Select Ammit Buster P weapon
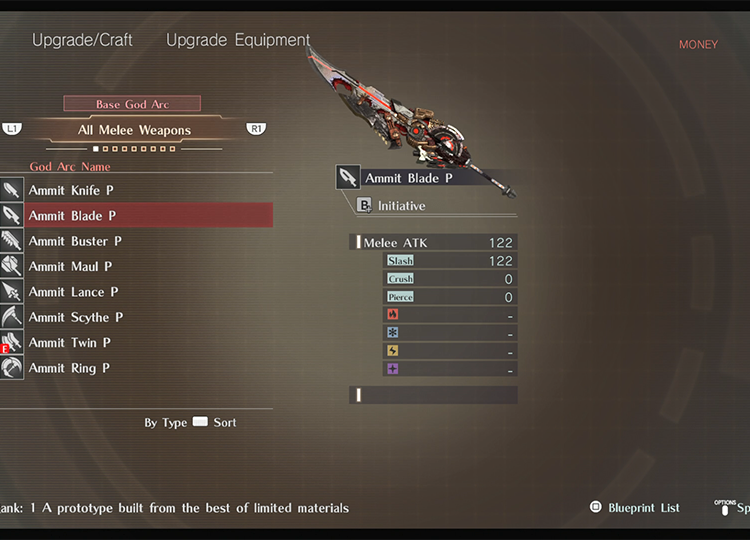Screen dimensions: 750x540 75,241
